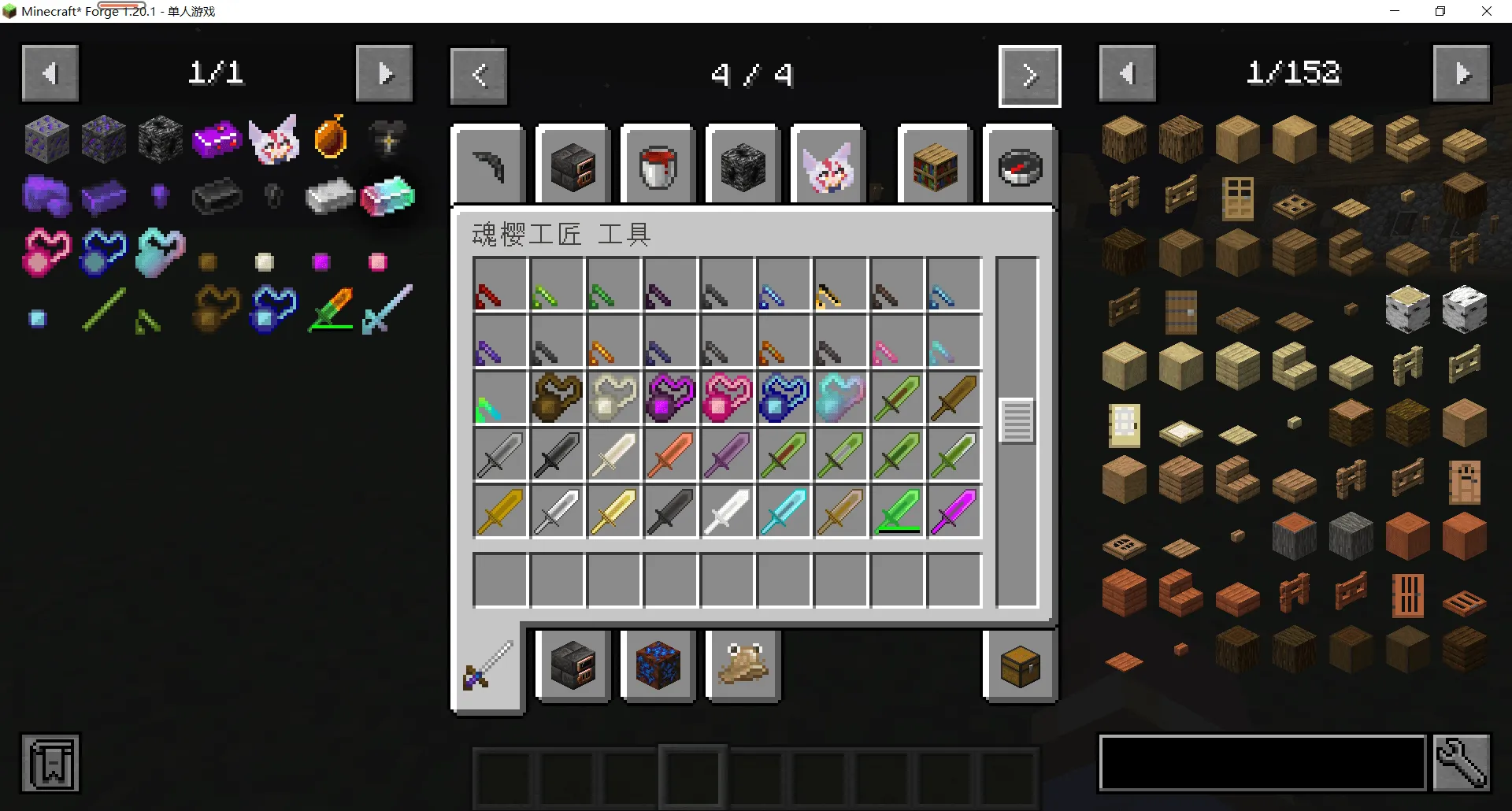Select the coal block creative tab
The height and width of the screenshot is (811, 1512).
(743, 165)
